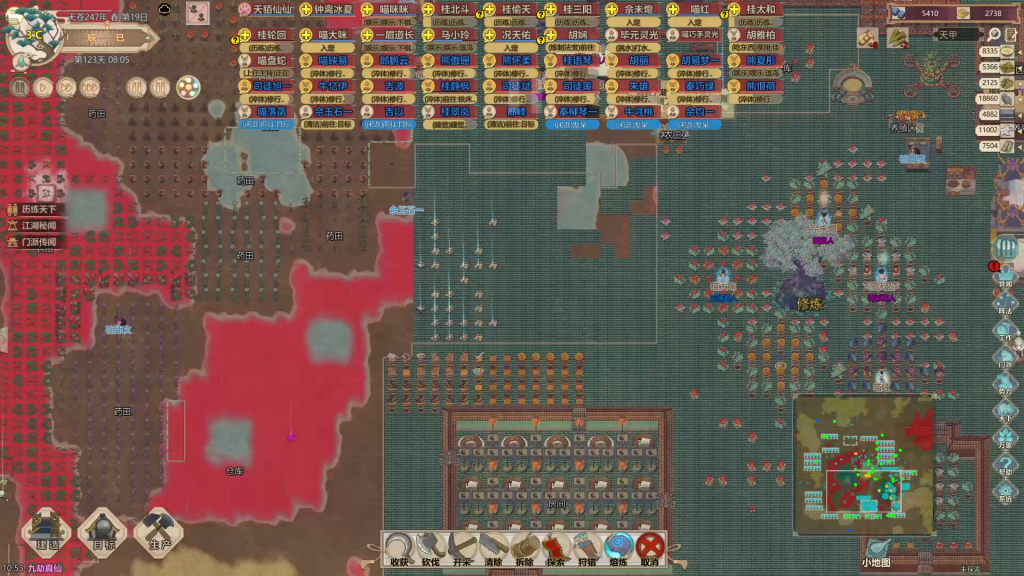
Task: Click the red 取消 cancel button
Action: (x=651, y=549)
